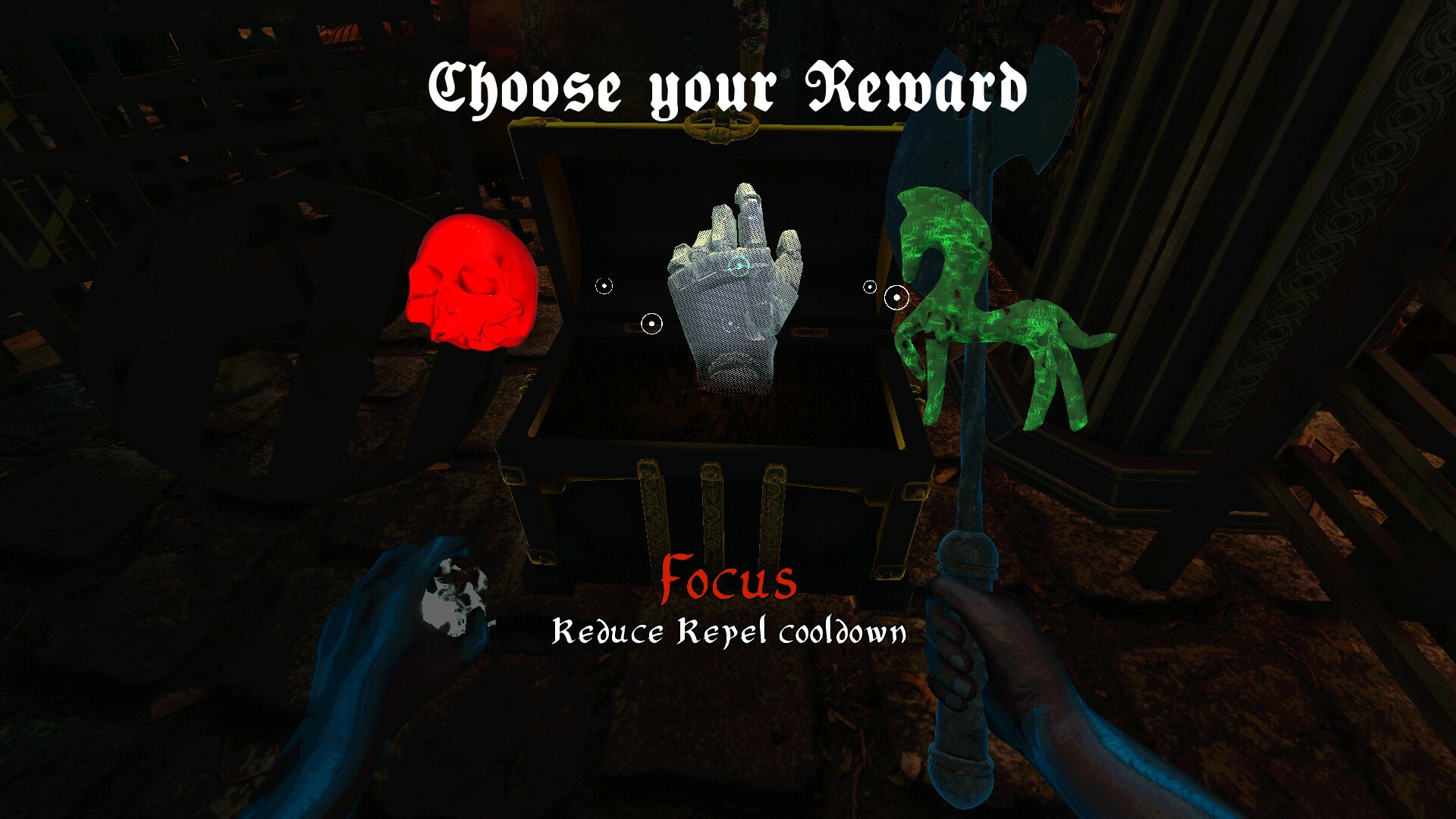
Task: Click the circular marker on the chest rim
Action: pyautogui.click(x=651, y=322)
